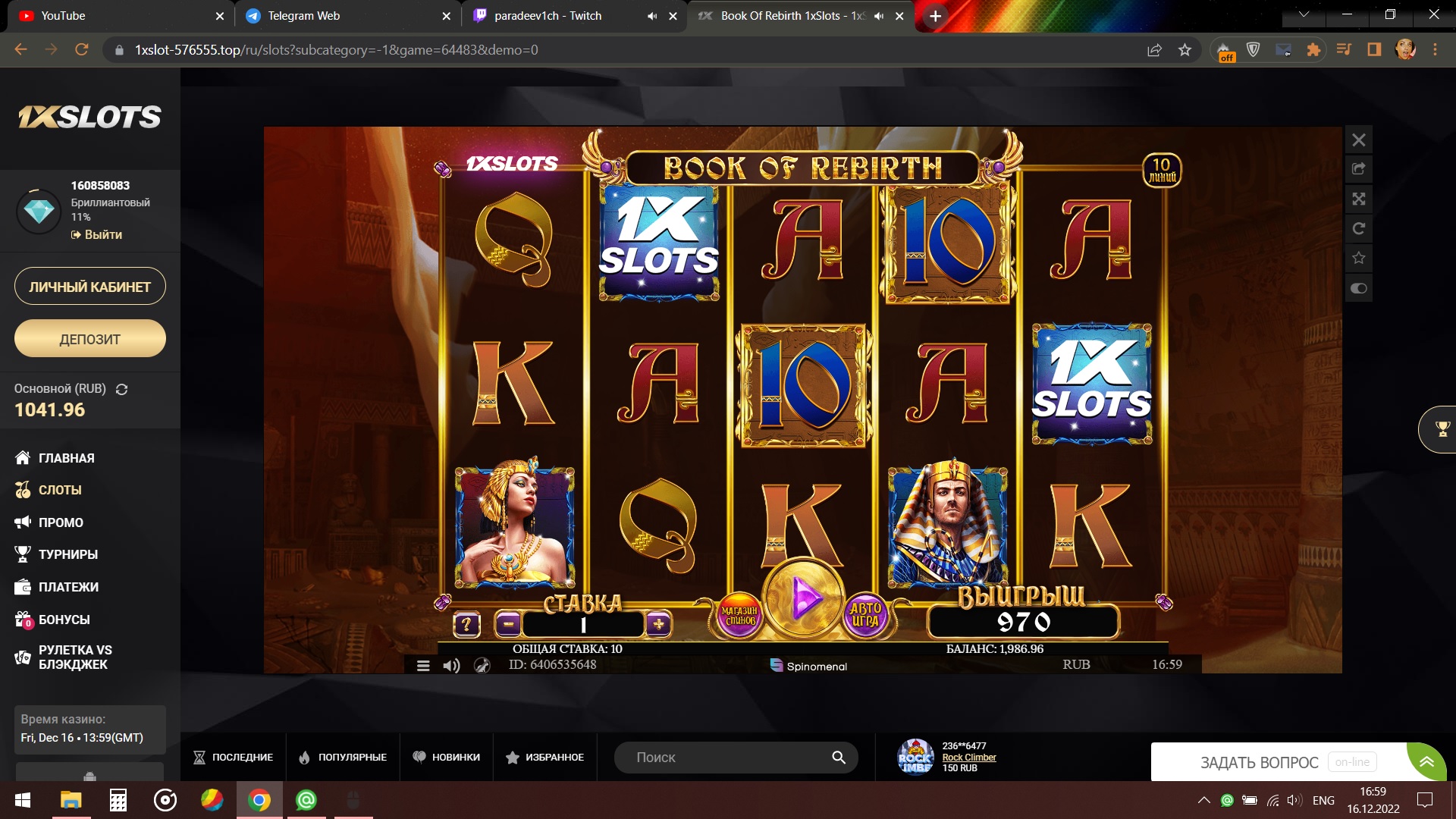Image resolution: width=1456 pixels, height=819 pixels.
Task: Expand the game to fullscreen
Action: click(x=1359, y=199)
